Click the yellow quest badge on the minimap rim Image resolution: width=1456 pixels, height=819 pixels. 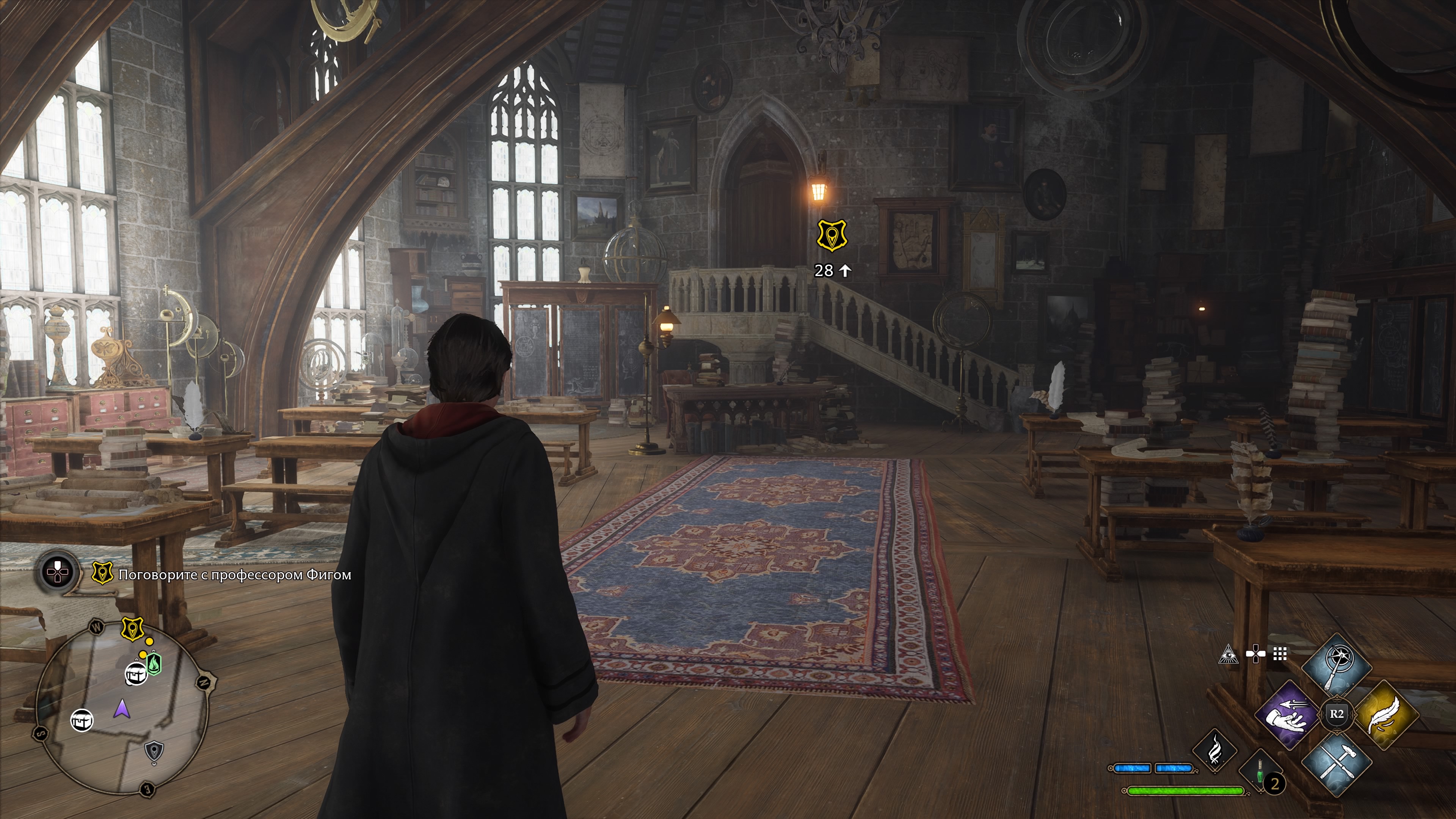[133, 629]
